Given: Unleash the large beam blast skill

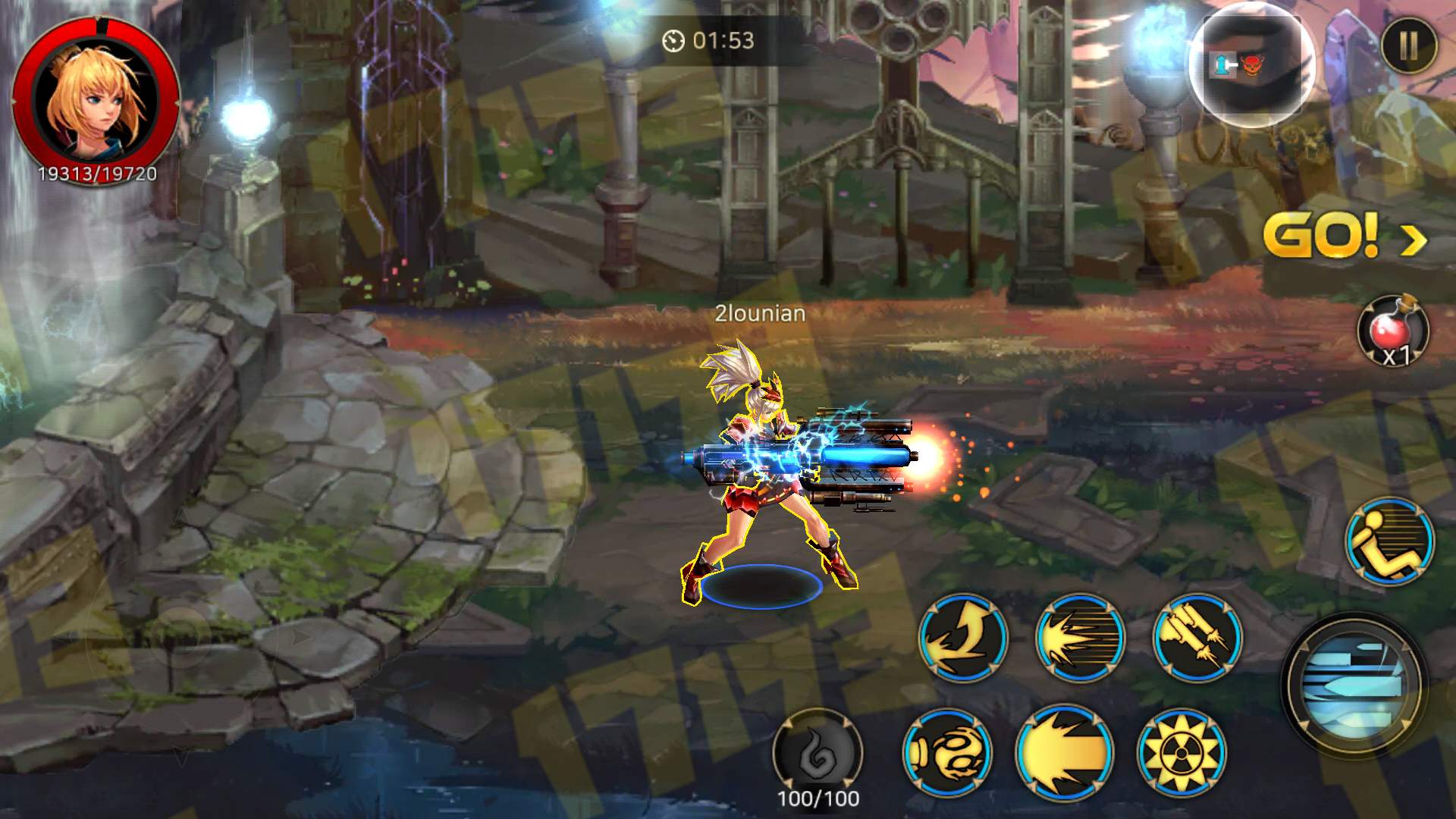Looking at the screenshot, I should pyautogui.click(x=1064, y=752).
